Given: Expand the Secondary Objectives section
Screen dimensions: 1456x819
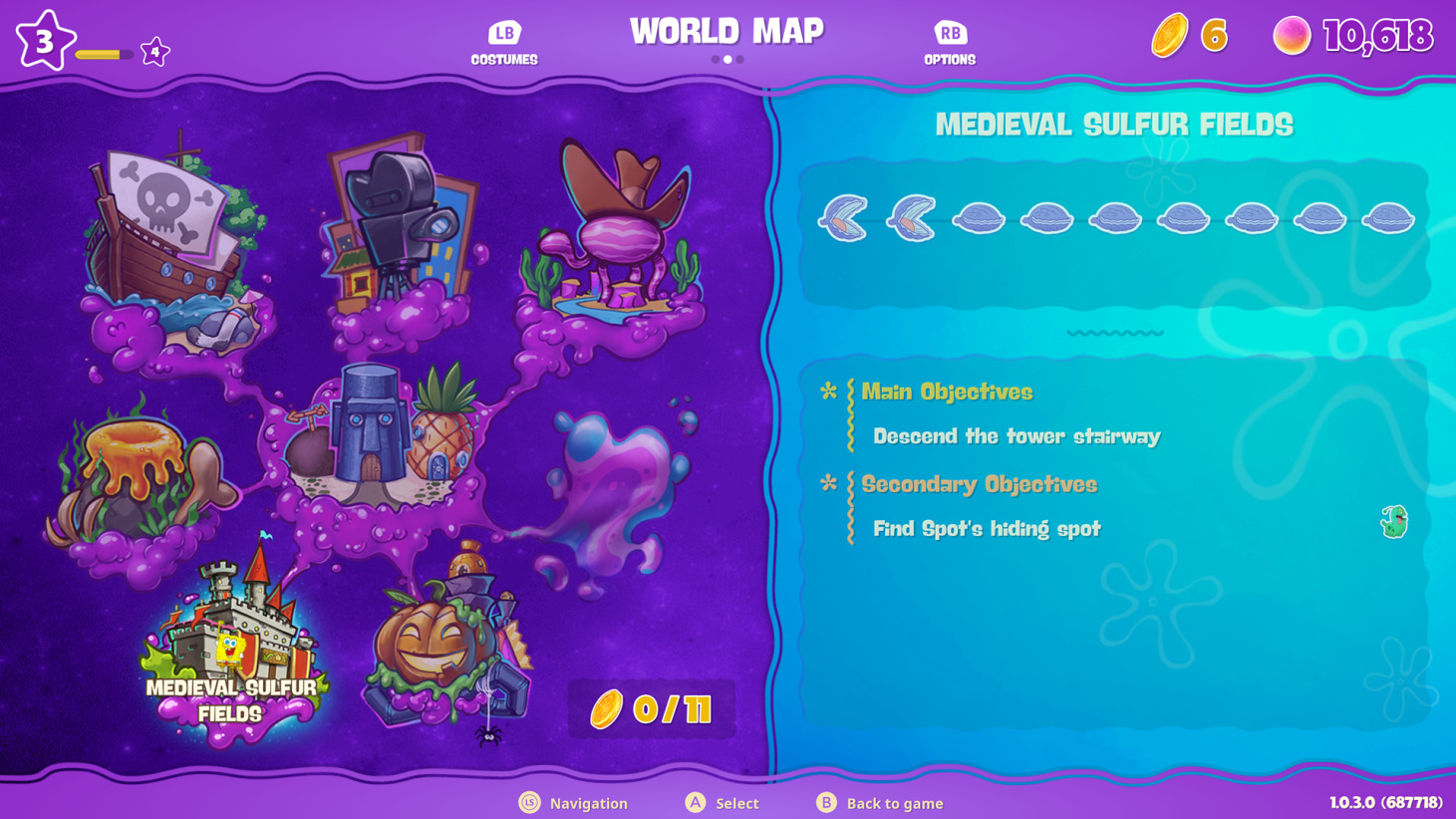Looking at the screenshot, I should click(980, 484).
